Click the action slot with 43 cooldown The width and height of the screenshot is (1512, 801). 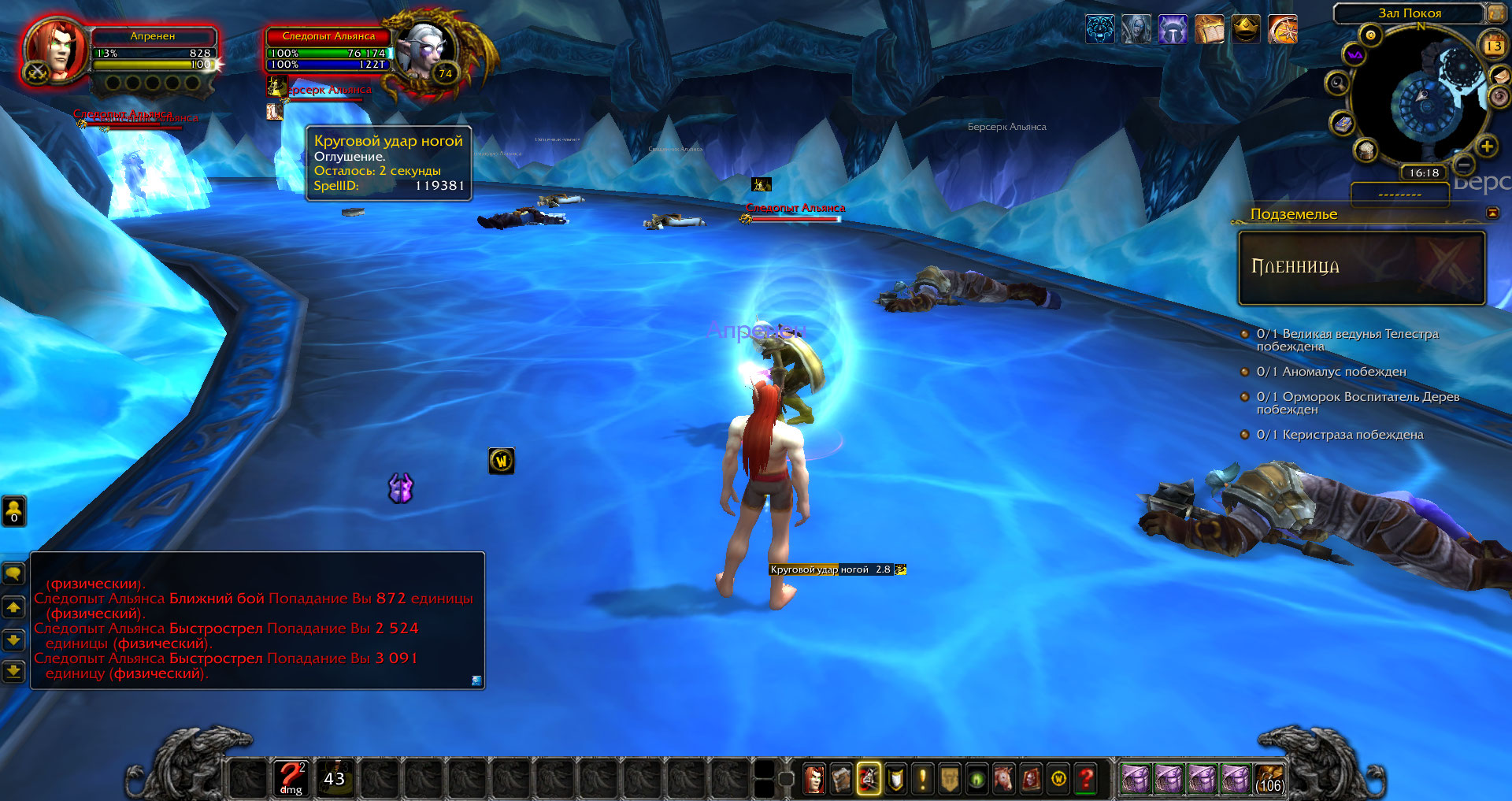coord(335,778)
